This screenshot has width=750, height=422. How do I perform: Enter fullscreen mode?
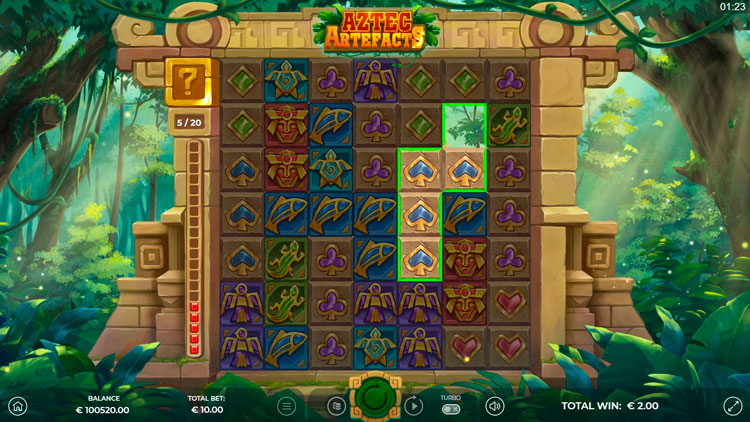[x=733, y=406]
